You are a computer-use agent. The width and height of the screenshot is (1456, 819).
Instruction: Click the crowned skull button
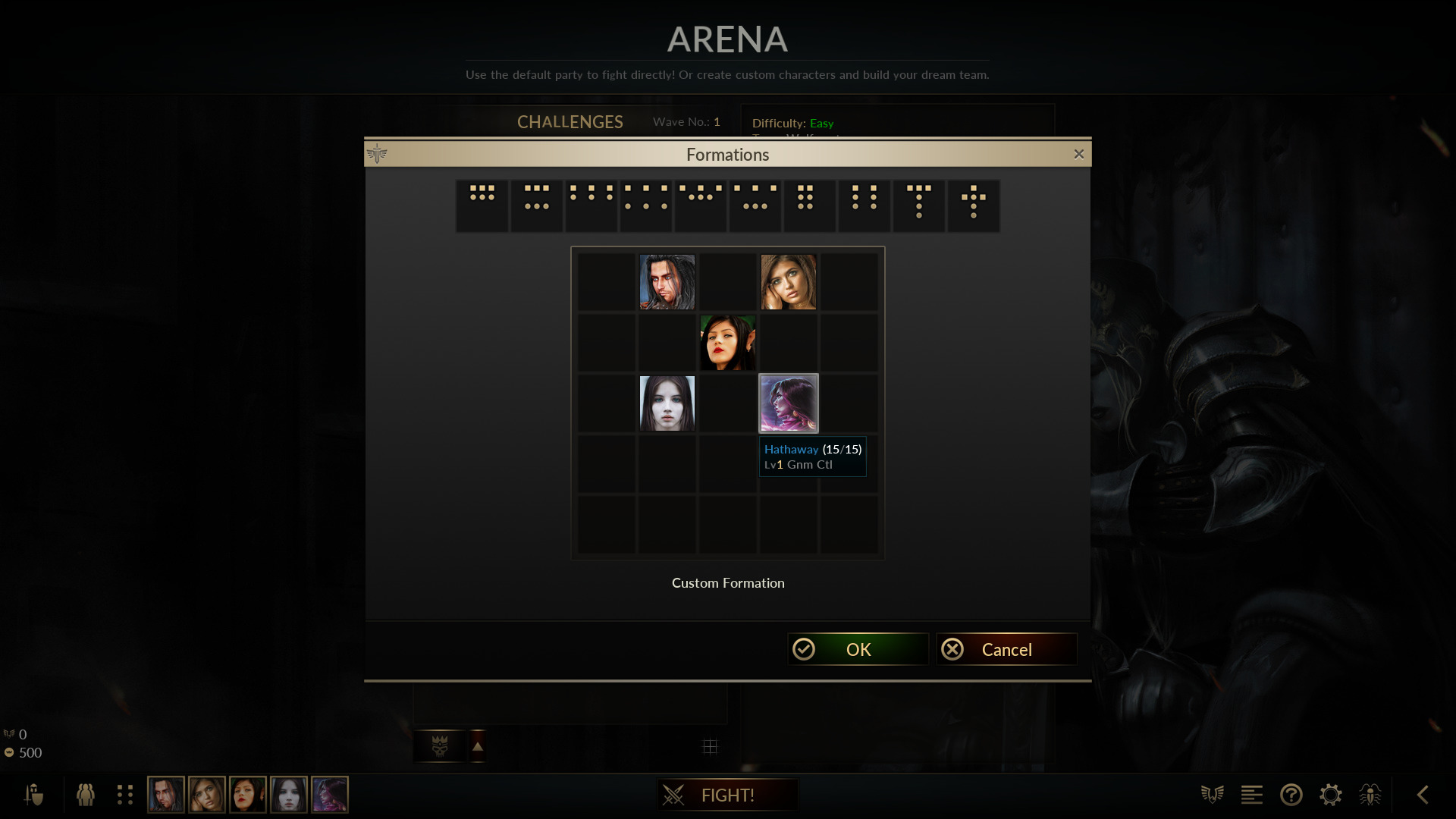pos(440,746)
